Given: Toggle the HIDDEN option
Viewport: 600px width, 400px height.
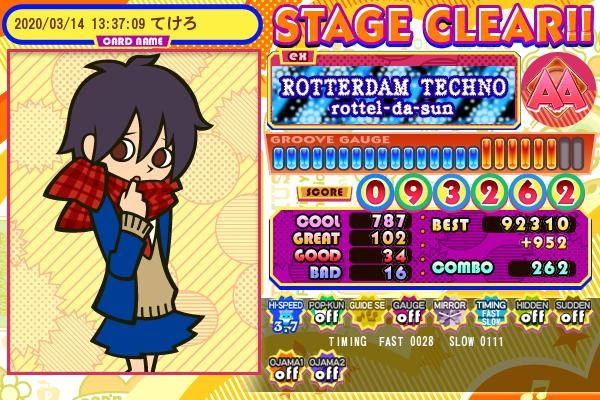Looking at the screenshot, I should [531, 314].
